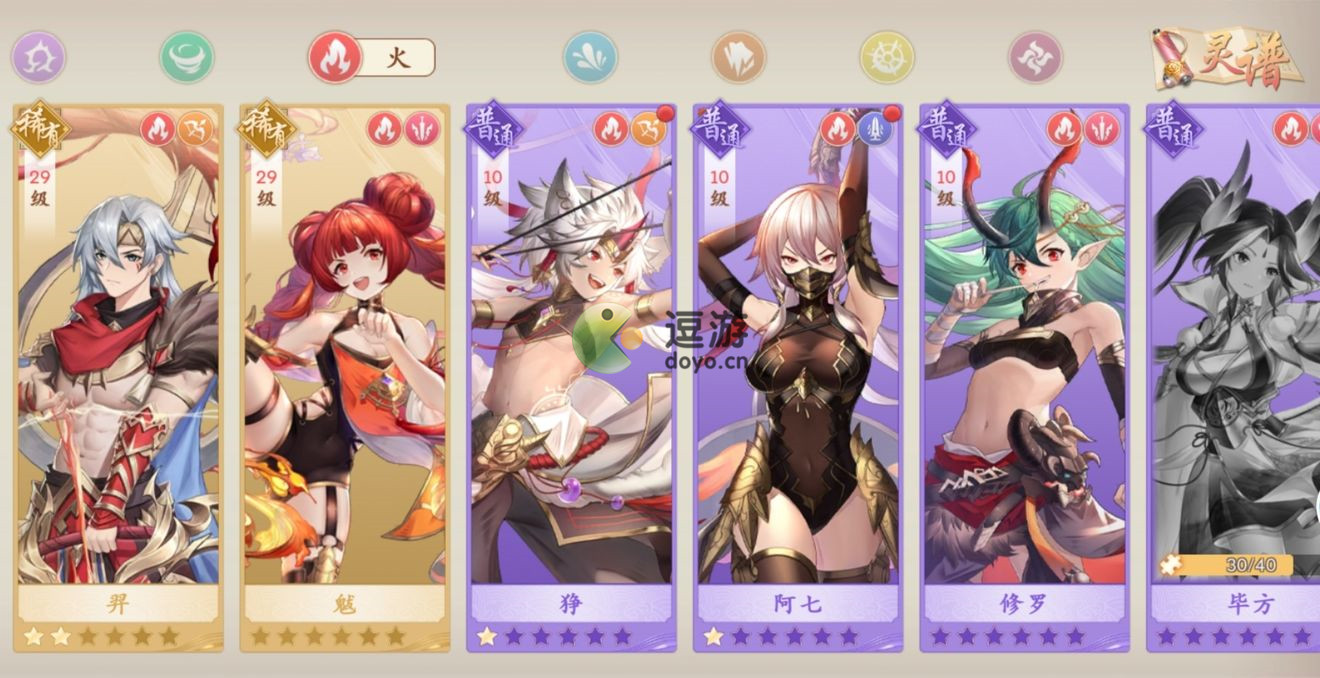Switch to the green whirlwind element filter
1320x678 pixels.
click(187, 57)
